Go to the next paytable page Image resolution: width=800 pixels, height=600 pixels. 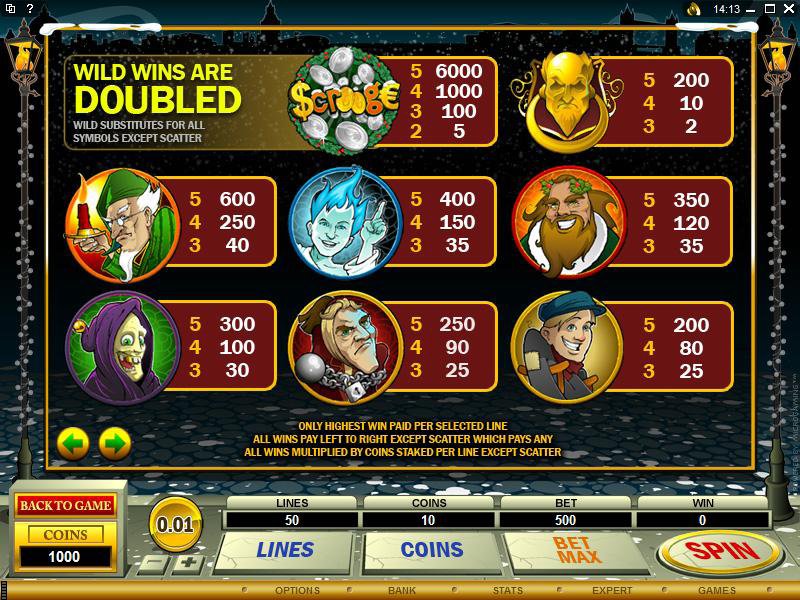[x=115, y=441]
